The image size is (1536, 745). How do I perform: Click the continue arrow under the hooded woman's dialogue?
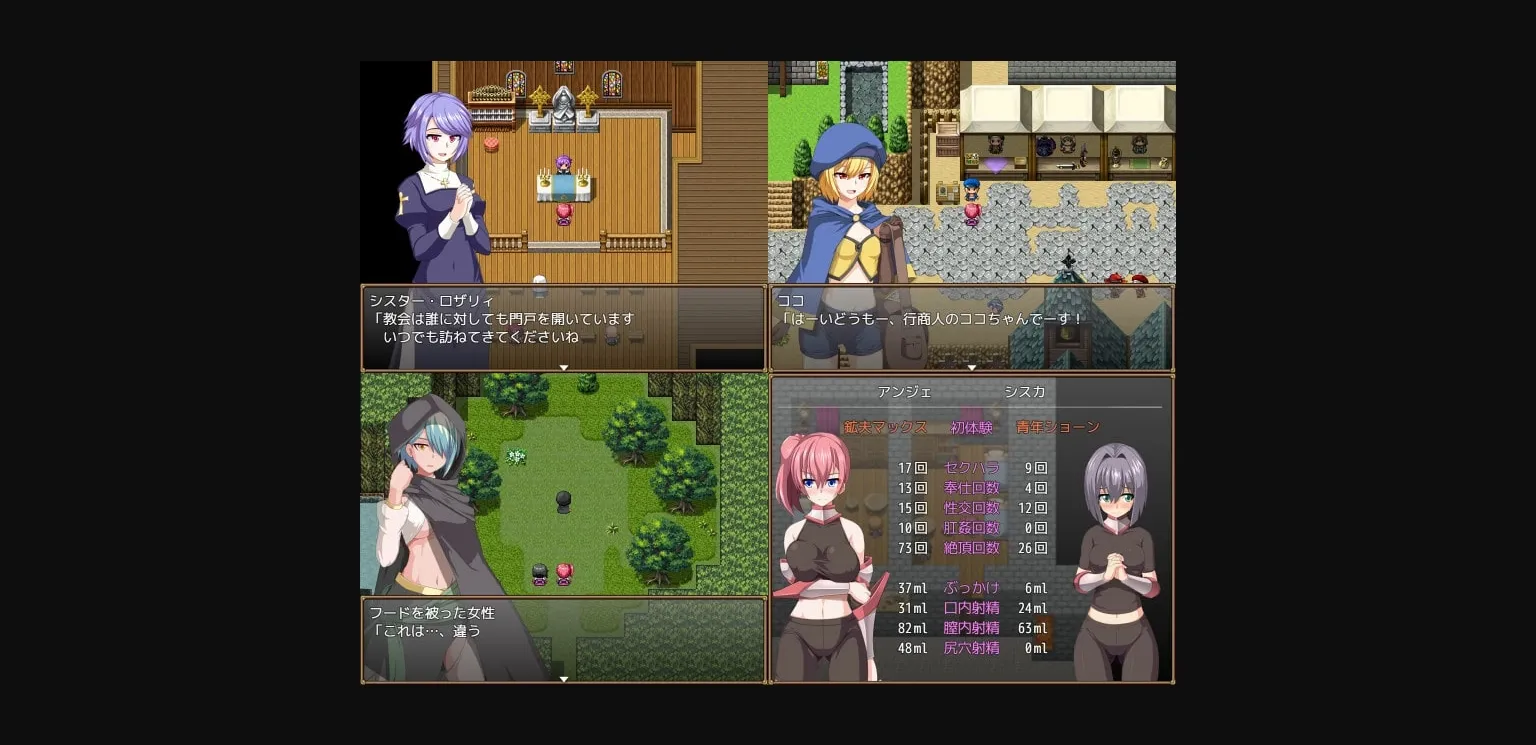pyautogui.click(x=564, y=679)
